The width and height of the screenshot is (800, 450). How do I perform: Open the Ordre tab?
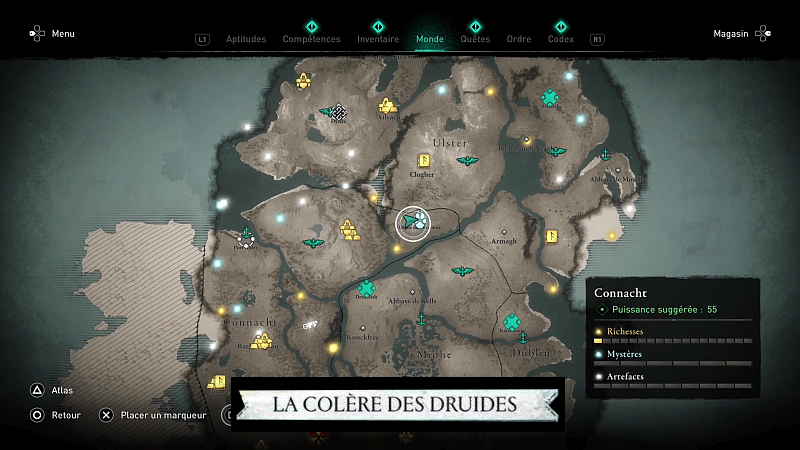pyautogui.click(x=519, y=39)
